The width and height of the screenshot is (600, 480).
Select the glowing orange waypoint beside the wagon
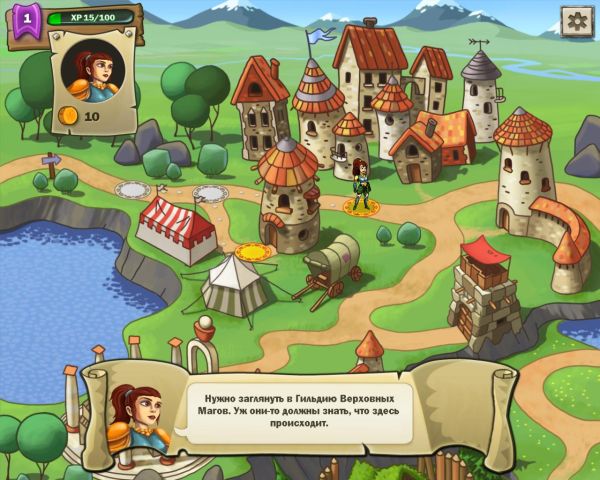(x=255, y=251)
